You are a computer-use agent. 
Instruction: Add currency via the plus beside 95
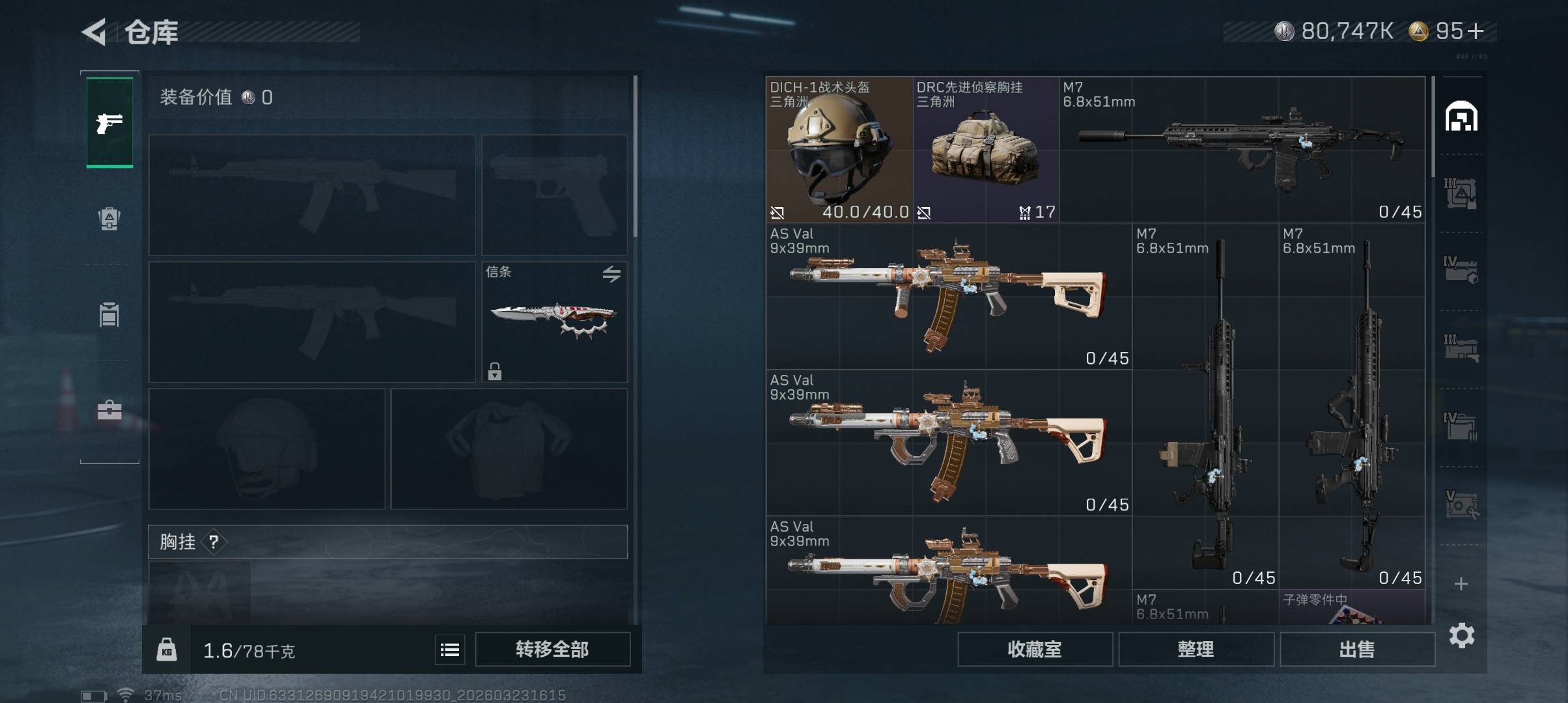pos(1477,31)
